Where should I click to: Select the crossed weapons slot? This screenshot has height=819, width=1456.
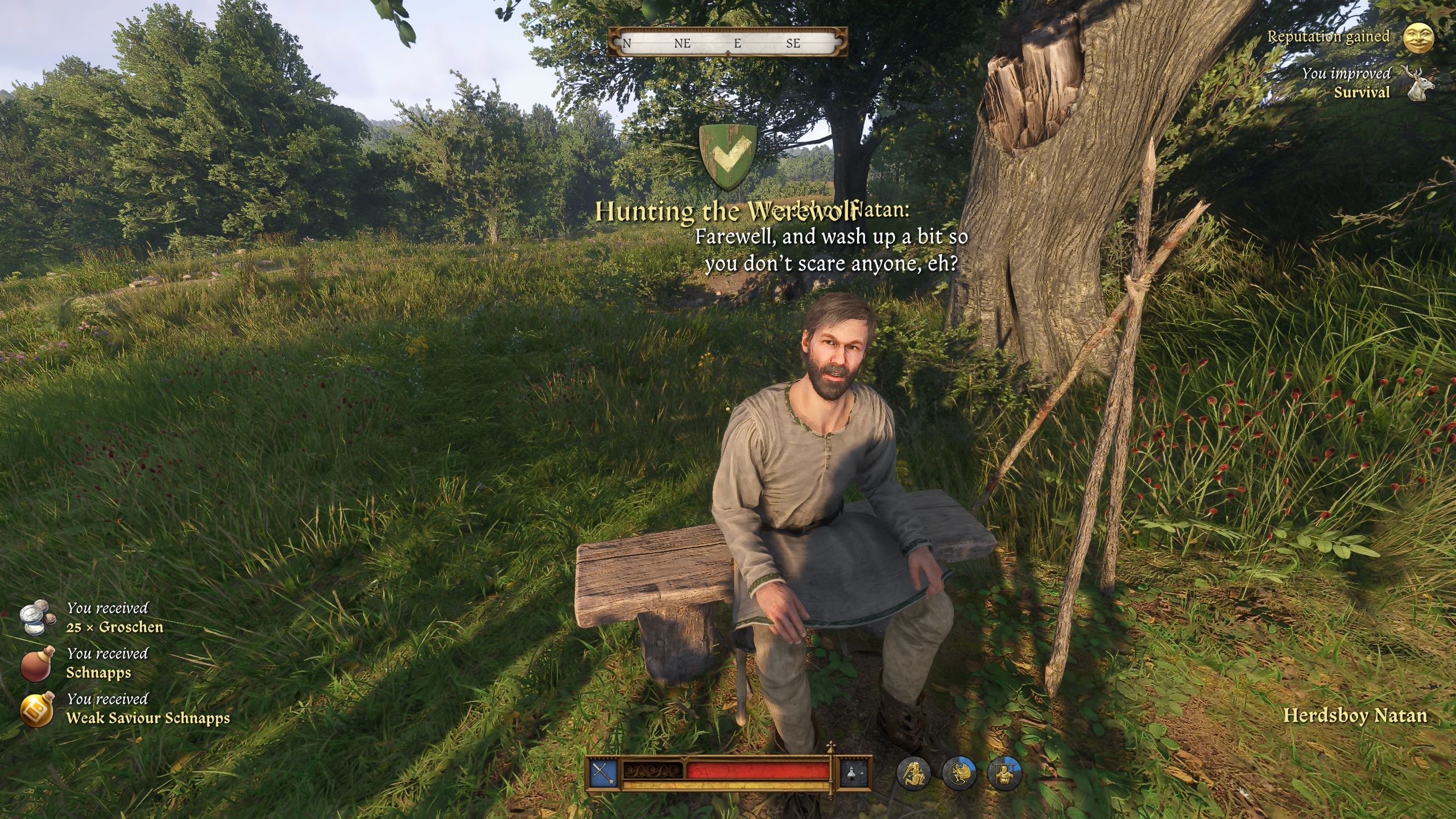(x=603, y=773)
